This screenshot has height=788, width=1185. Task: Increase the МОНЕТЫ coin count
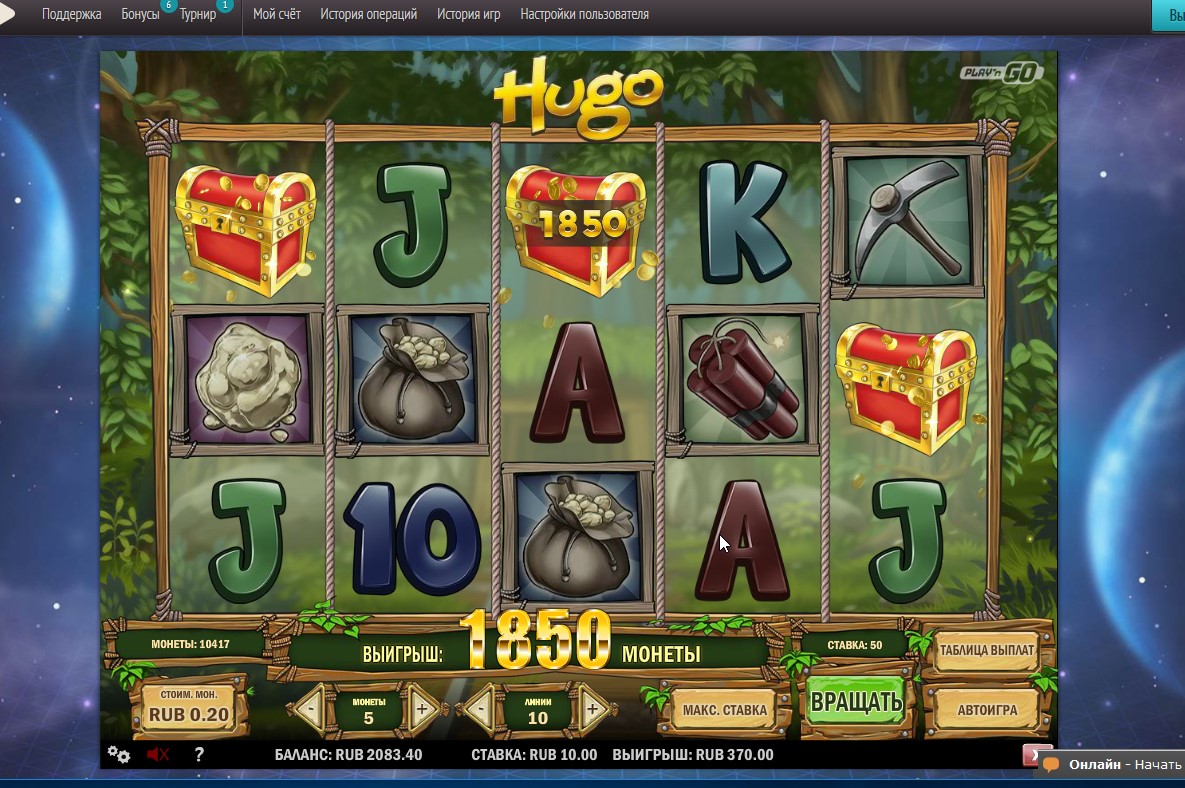[421, 710]
